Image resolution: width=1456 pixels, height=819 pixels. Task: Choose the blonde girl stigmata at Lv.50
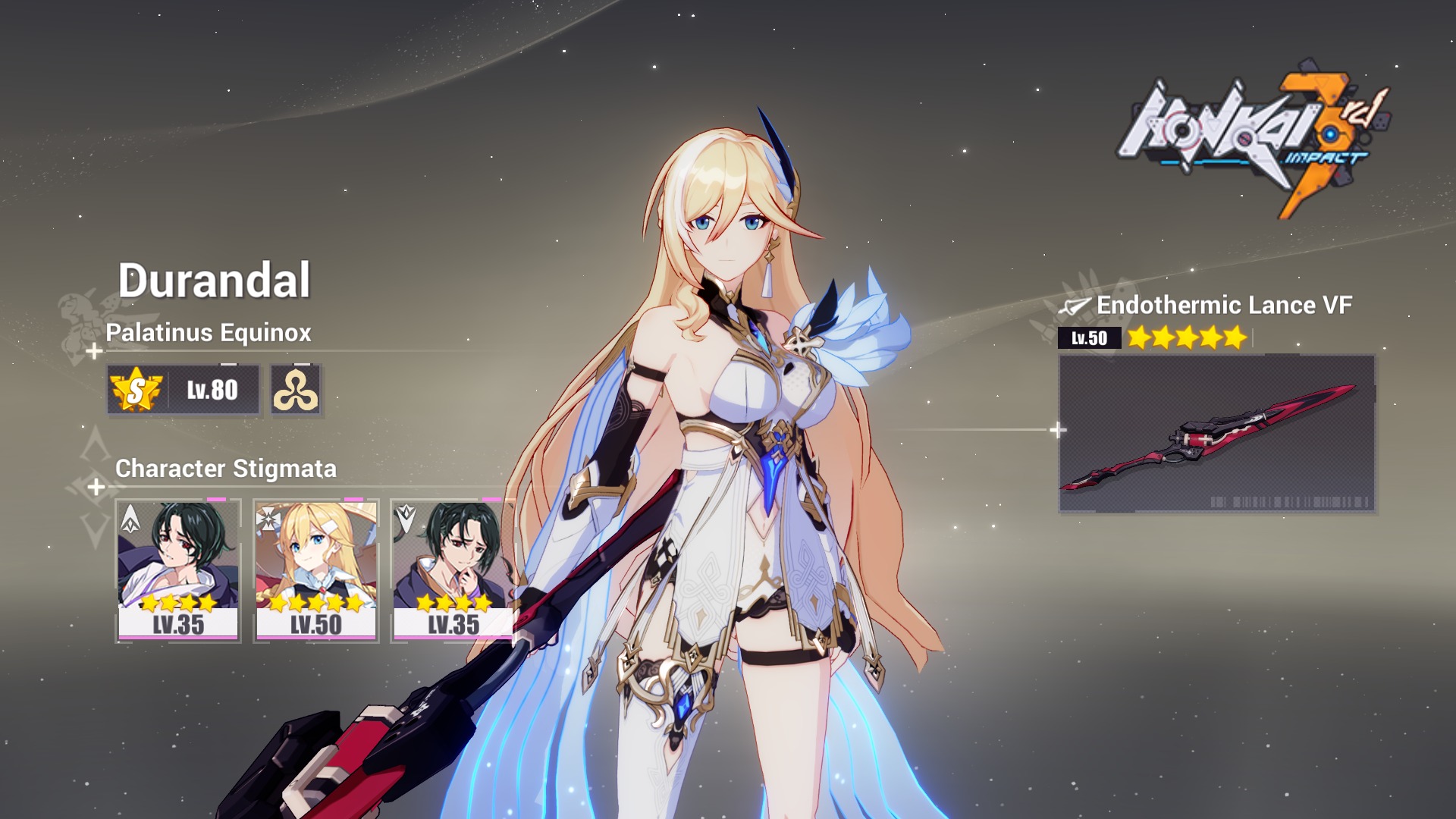(316, 570)
